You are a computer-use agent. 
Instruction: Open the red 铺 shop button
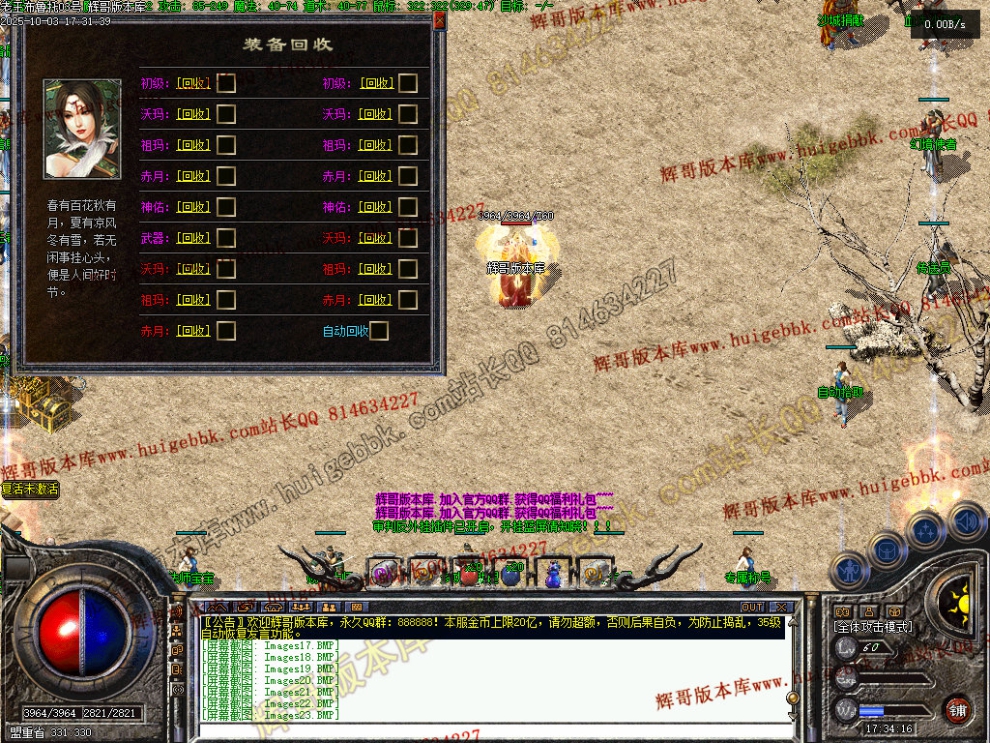pyautogui.click(x=959, y=710)
